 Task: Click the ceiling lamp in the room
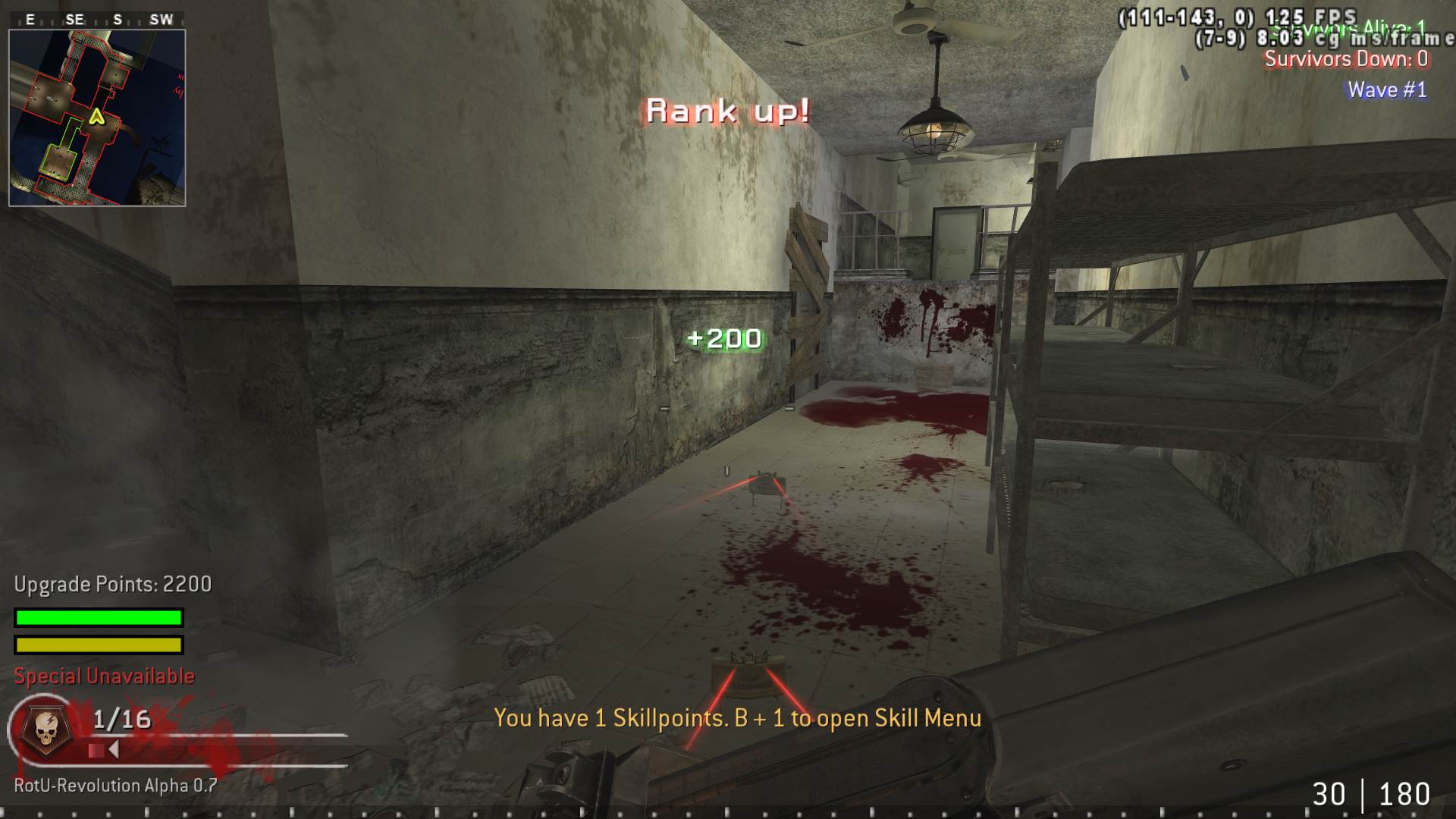935,129
